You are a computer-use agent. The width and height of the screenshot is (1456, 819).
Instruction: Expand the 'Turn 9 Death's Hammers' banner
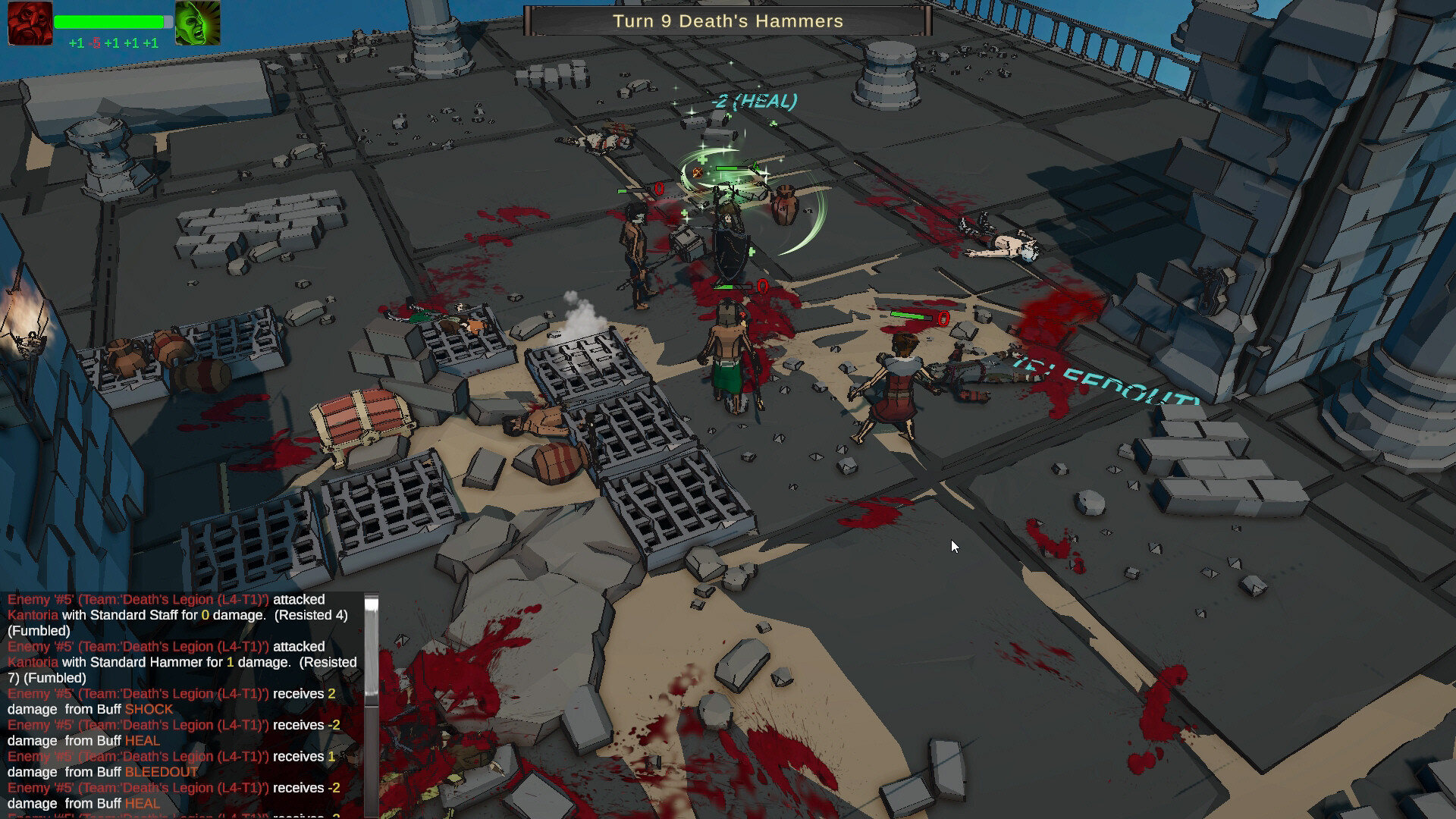coord(726,21)
